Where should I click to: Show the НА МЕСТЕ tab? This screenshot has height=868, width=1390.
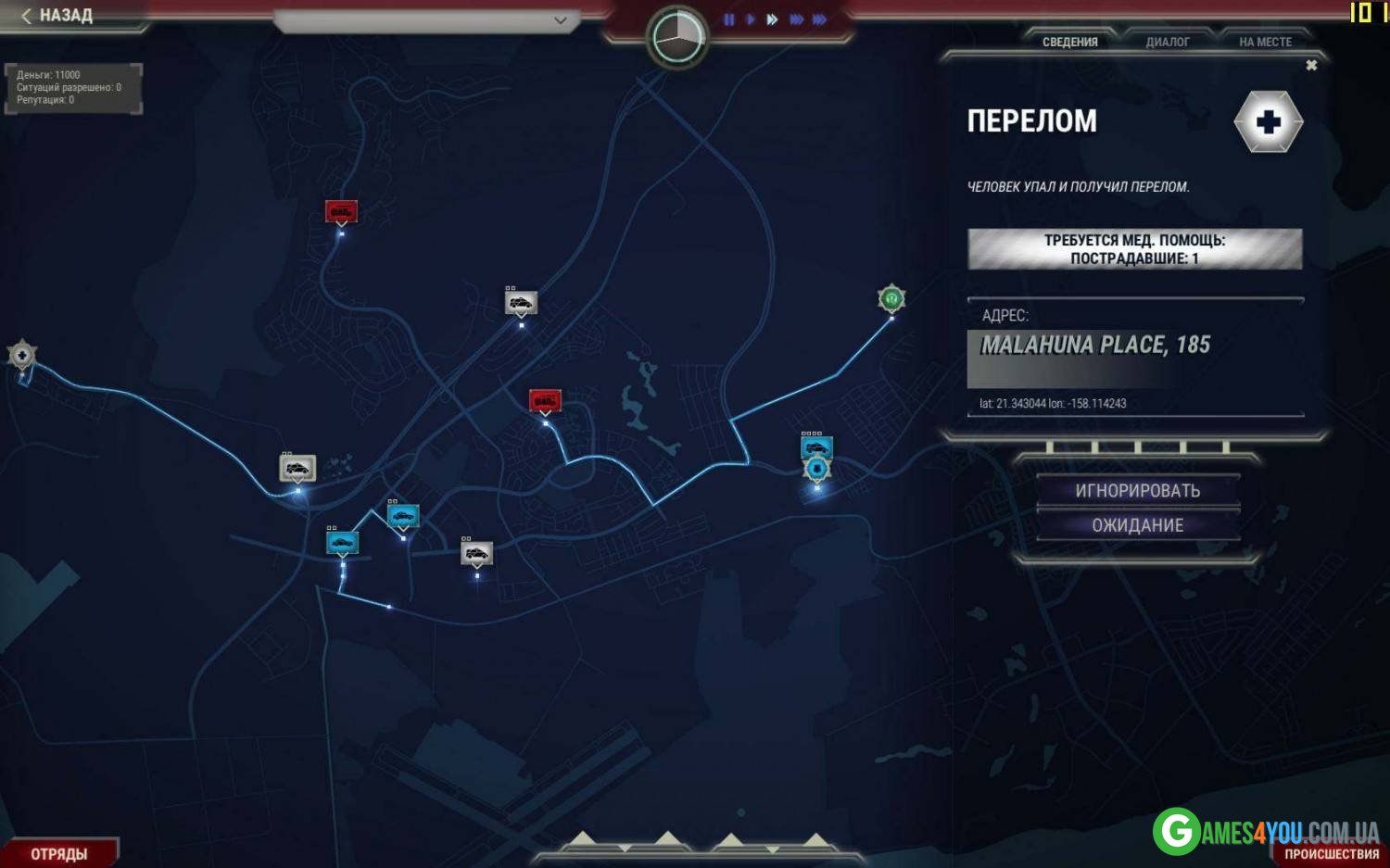click(1265, 42)
